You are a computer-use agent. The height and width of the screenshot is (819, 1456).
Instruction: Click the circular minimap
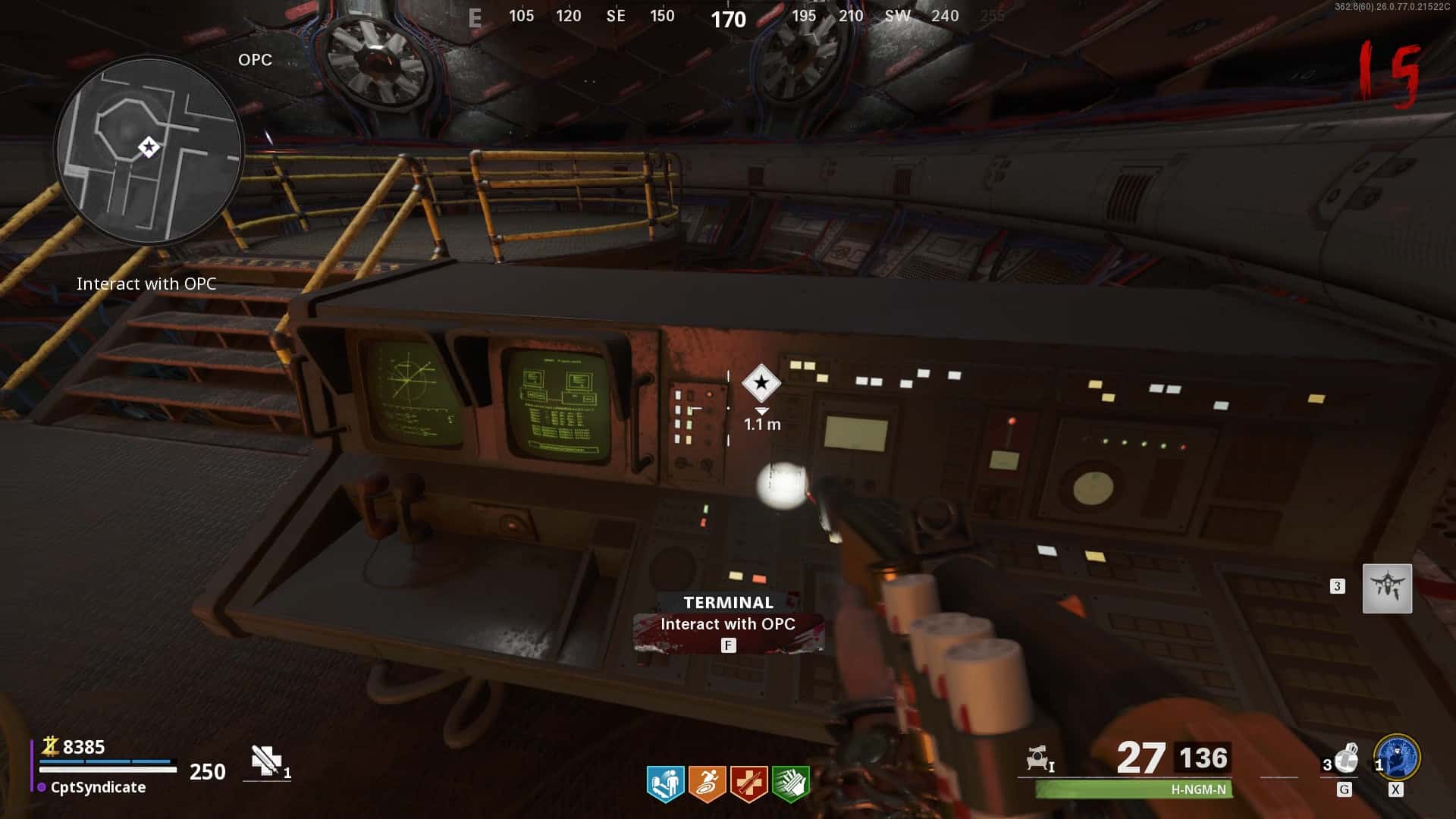[x=149, y=149]
